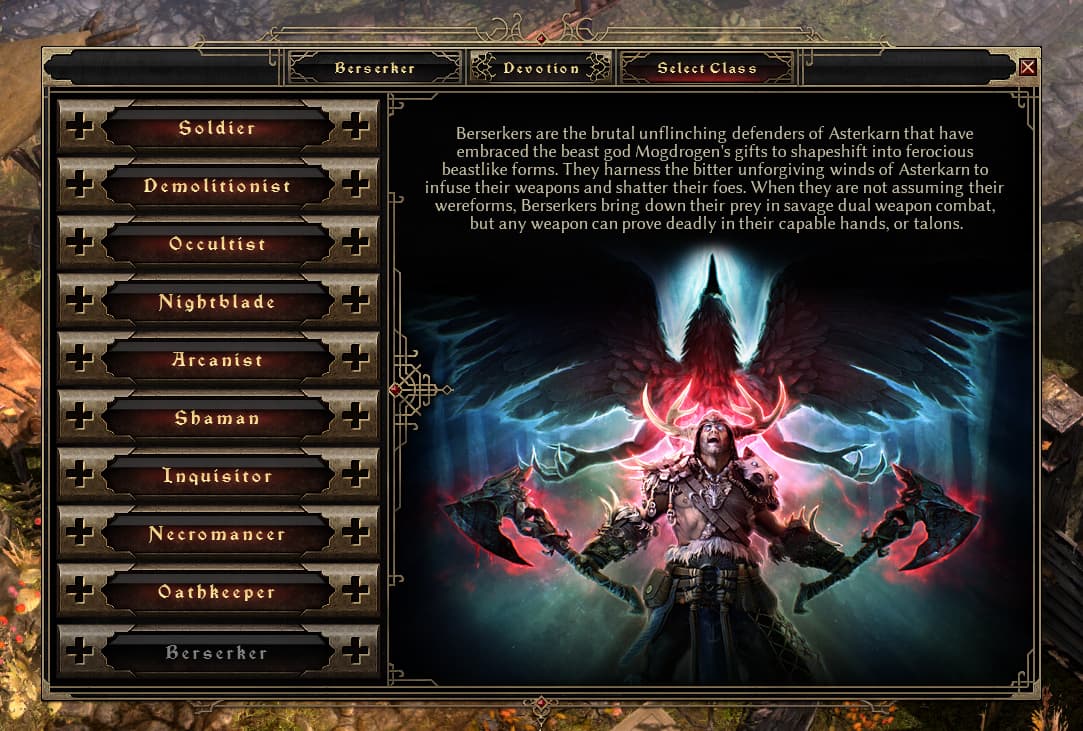Close the class selection window
This screenshot has width=1083, height=731.
click(x=1027, y=68)
